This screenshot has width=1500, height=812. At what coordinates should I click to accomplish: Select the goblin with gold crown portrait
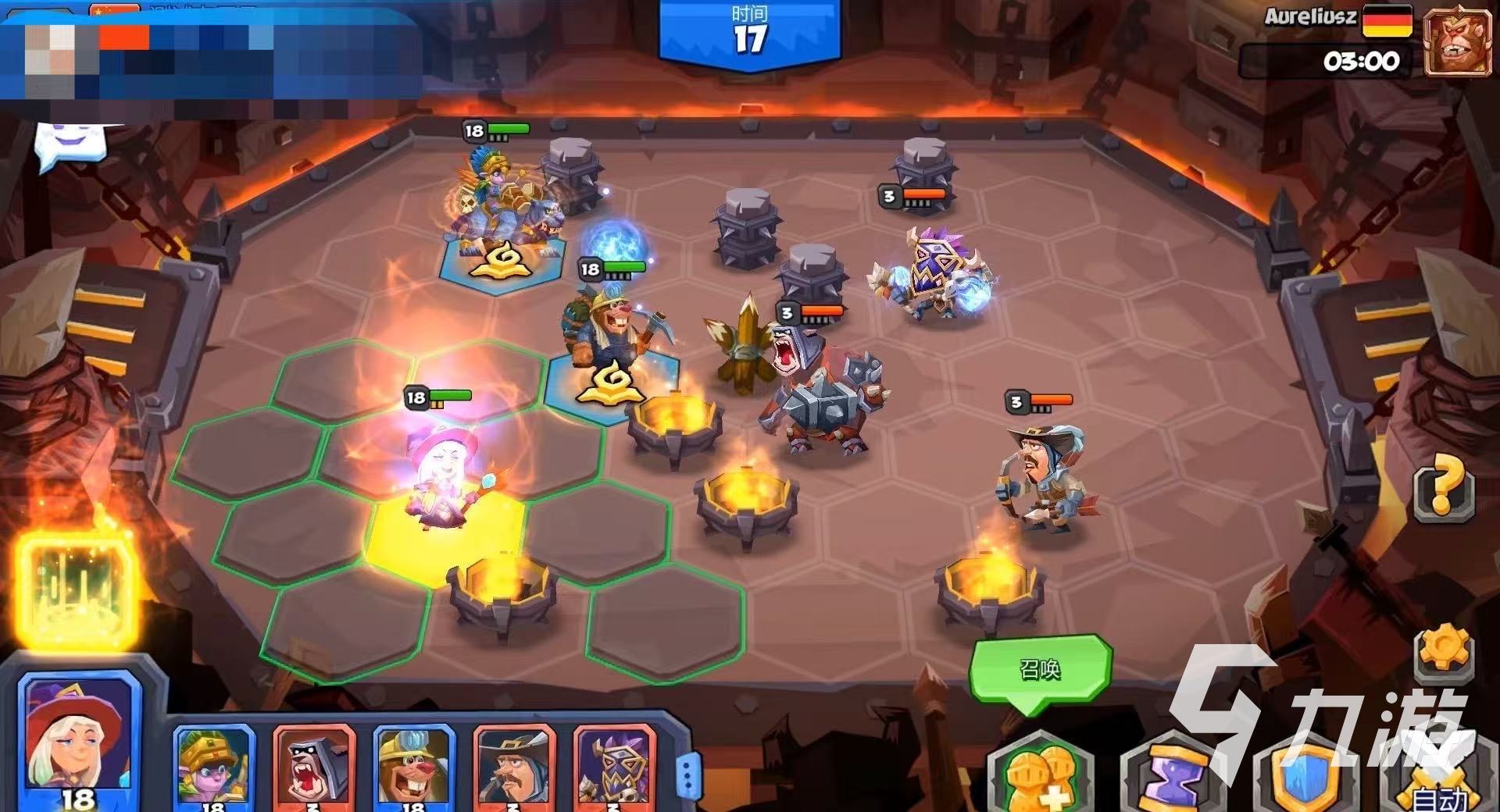(x=213, y=765)
